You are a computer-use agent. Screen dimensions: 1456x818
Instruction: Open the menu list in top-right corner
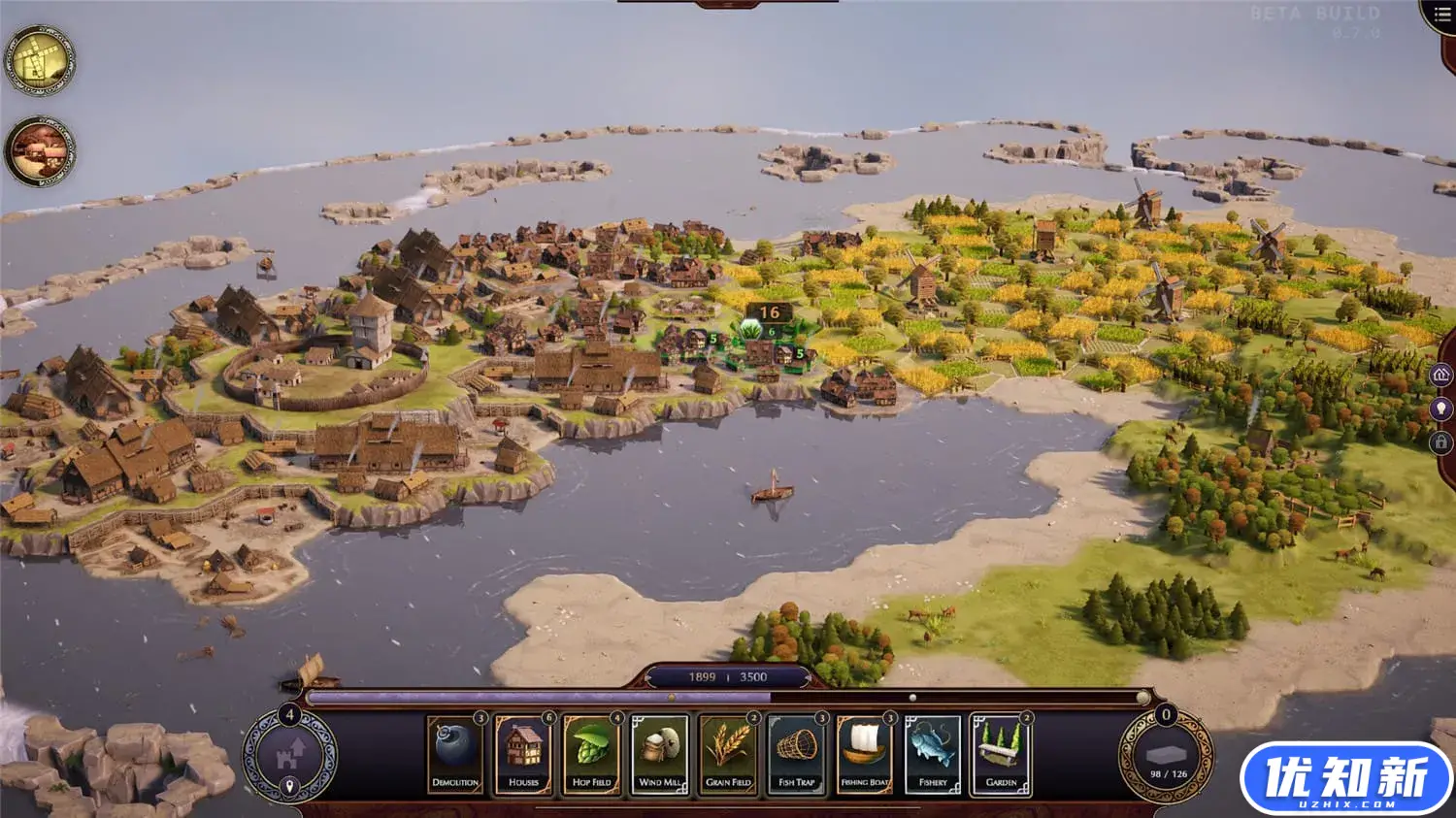coord(1441,15)
